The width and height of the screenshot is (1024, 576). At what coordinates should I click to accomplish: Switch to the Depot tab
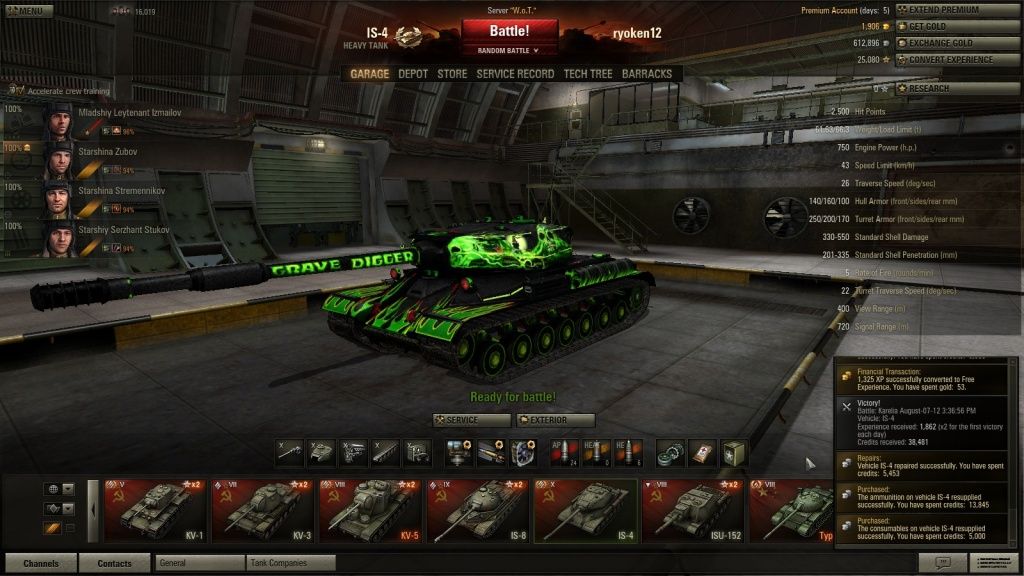click(413, 74)
